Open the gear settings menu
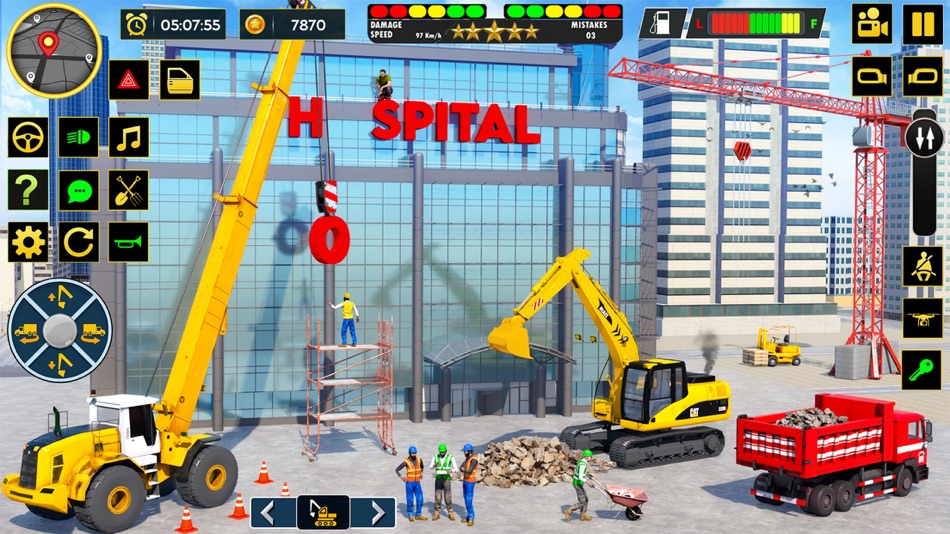 coord(28,242)
